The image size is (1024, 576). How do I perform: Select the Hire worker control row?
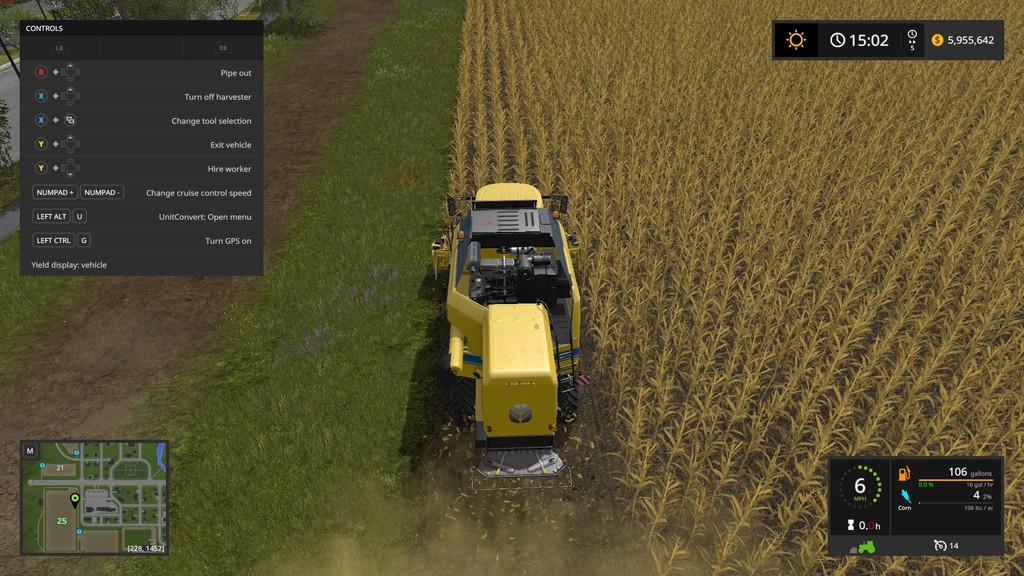point(141,169)
